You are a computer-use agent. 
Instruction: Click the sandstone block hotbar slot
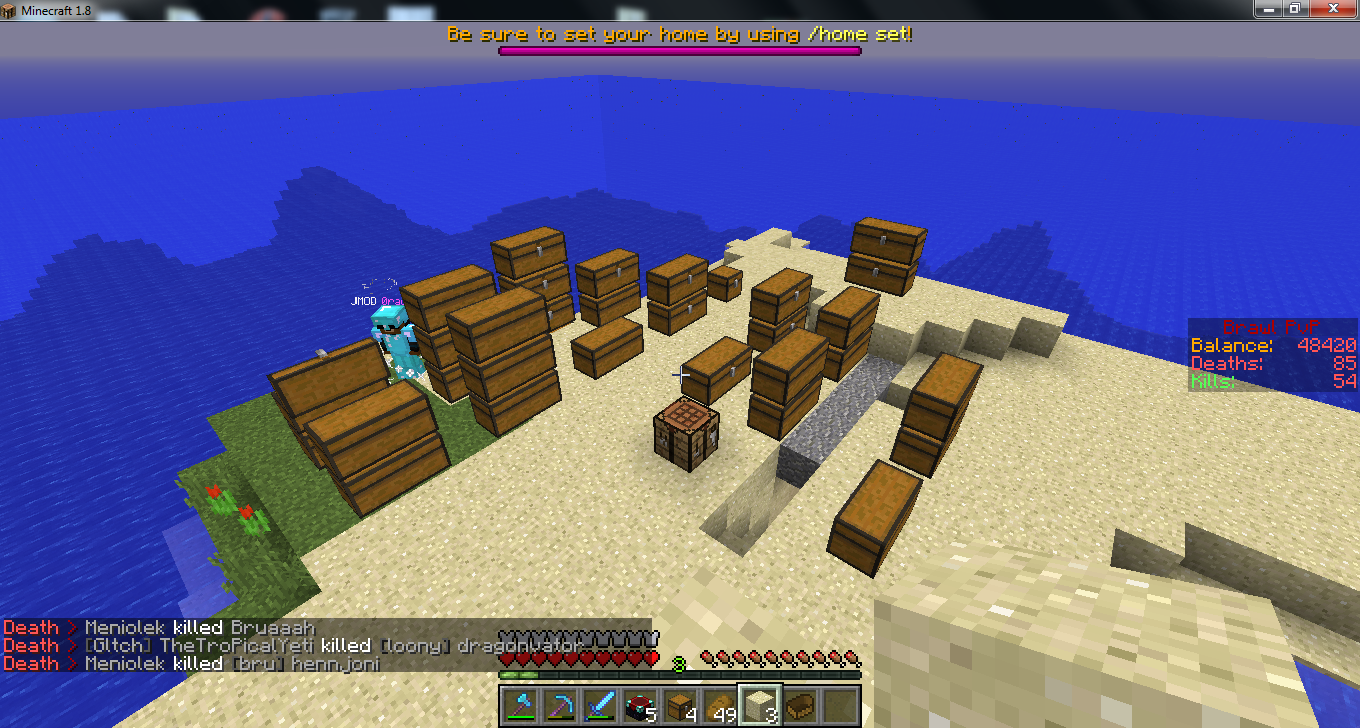click(x=760, y=705)
